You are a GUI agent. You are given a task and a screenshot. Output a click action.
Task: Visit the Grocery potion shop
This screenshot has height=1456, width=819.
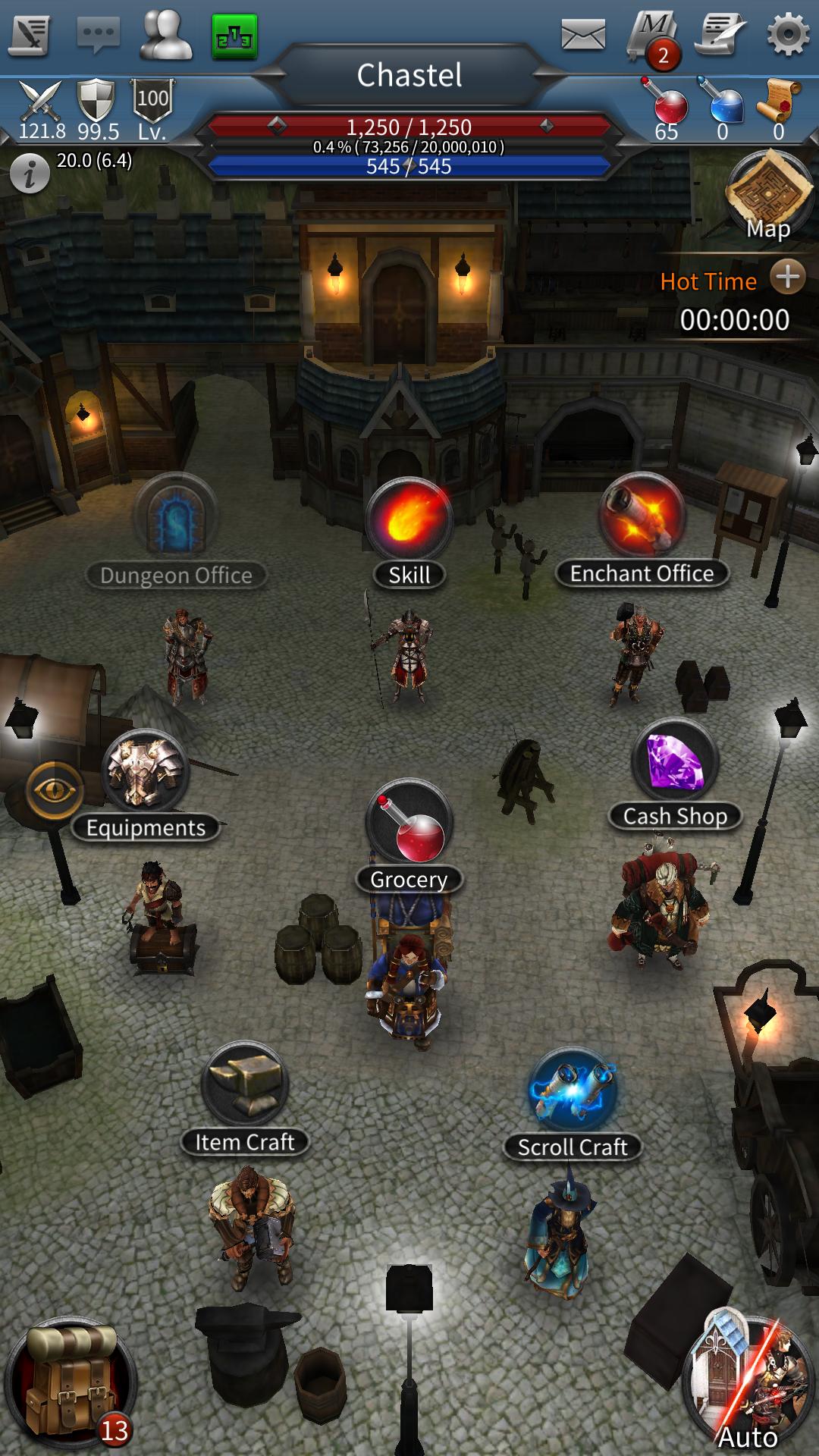409,824
